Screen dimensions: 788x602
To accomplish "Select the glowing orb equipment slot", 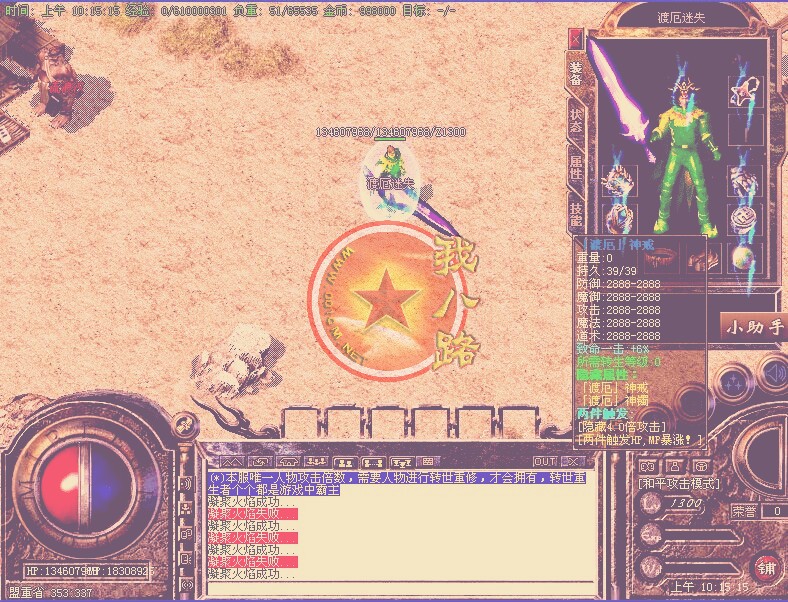I will click(x=741, y=257).
